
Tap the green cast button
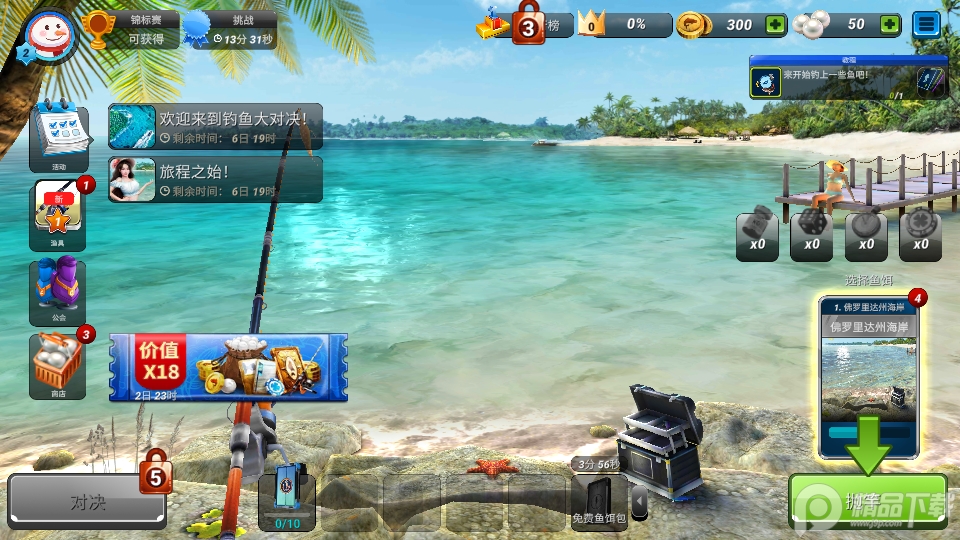[867, 501]
